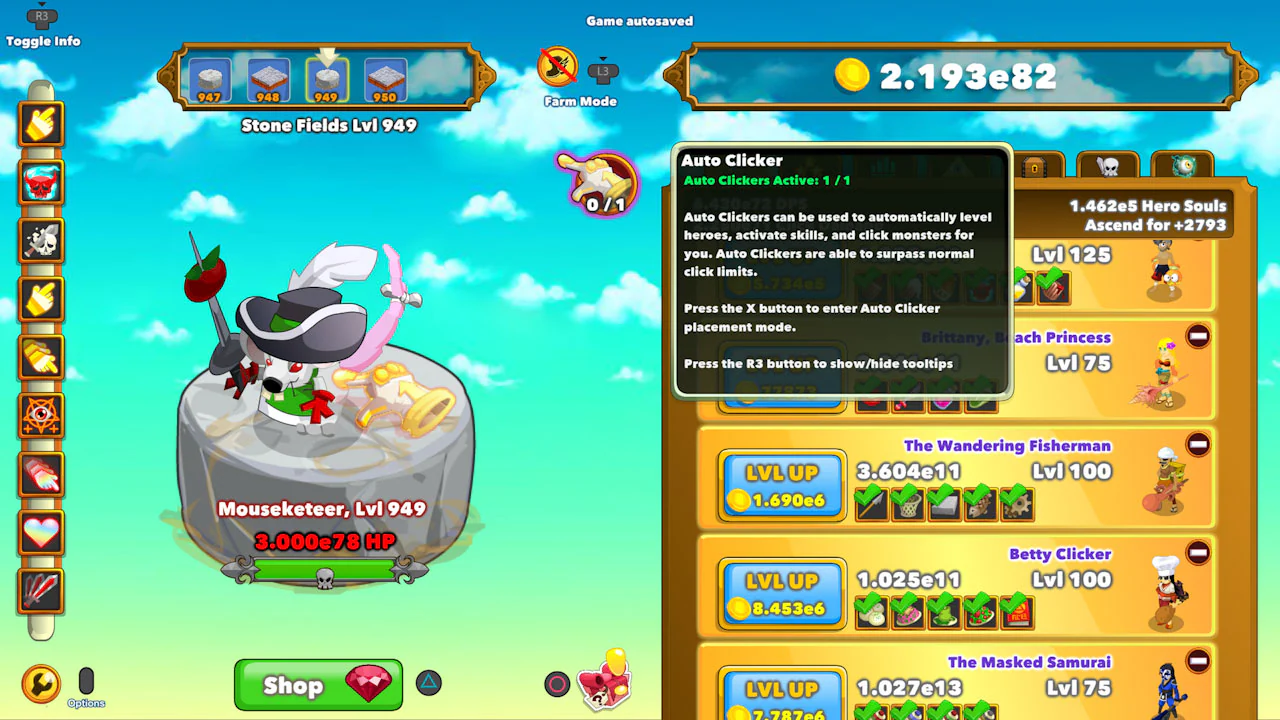Viewport: 1280px width, 720px height.
Task: Switch to the skull Ancients tab
Action: 1108,165
